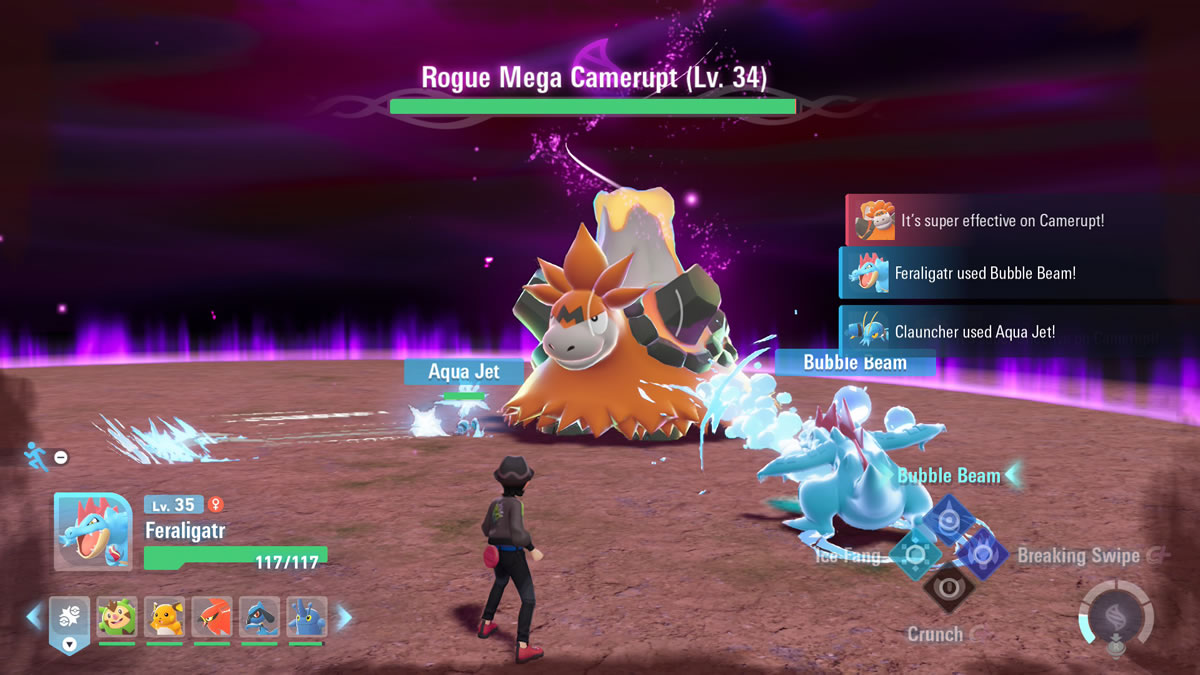Use the Breaking Swipe move
Viewport: 1200px width, 675px height.
click(x=981, y=553)
